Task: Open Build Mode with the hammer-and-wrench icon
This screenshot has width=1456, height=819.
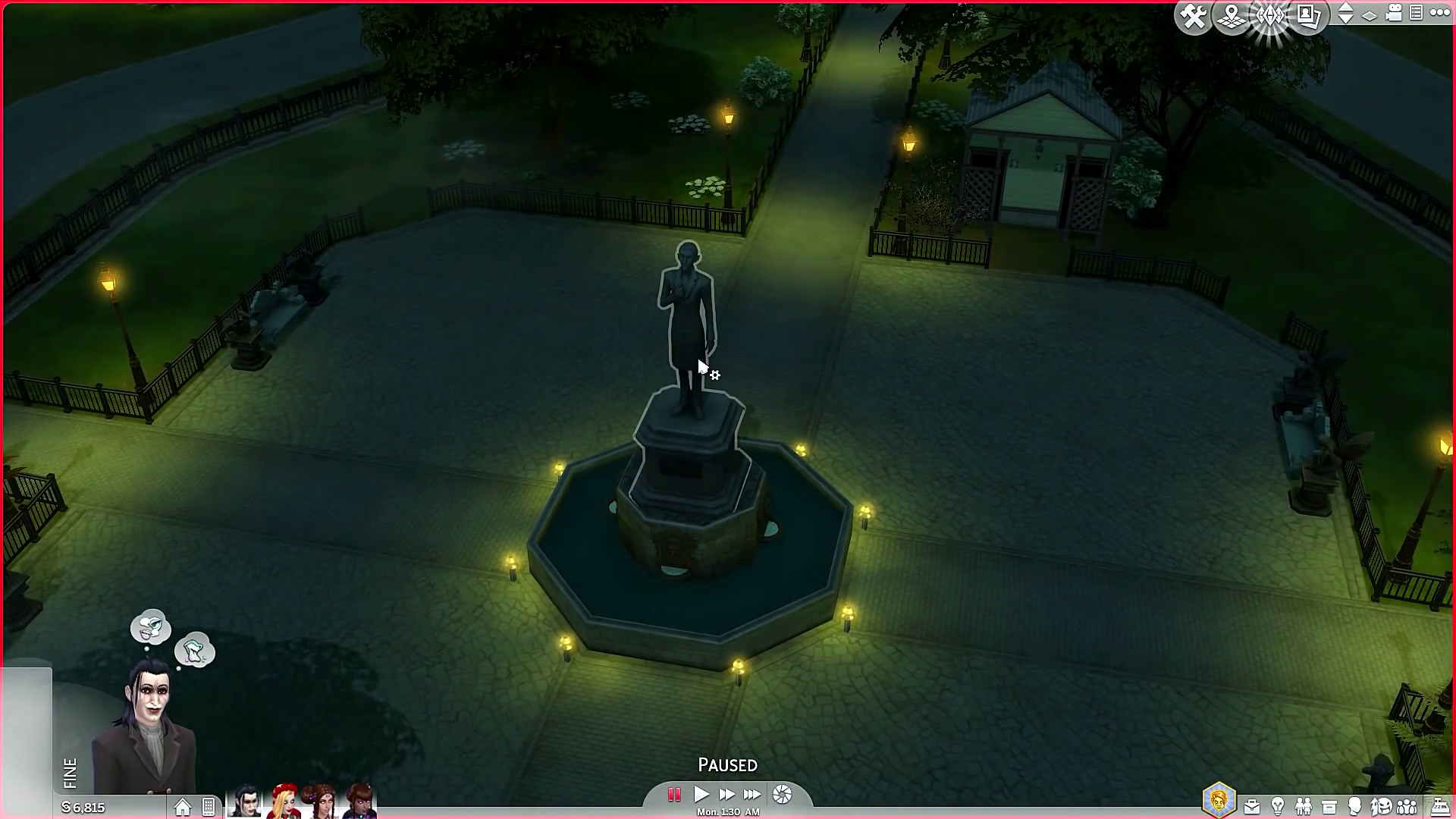Action: [1193, 17]
